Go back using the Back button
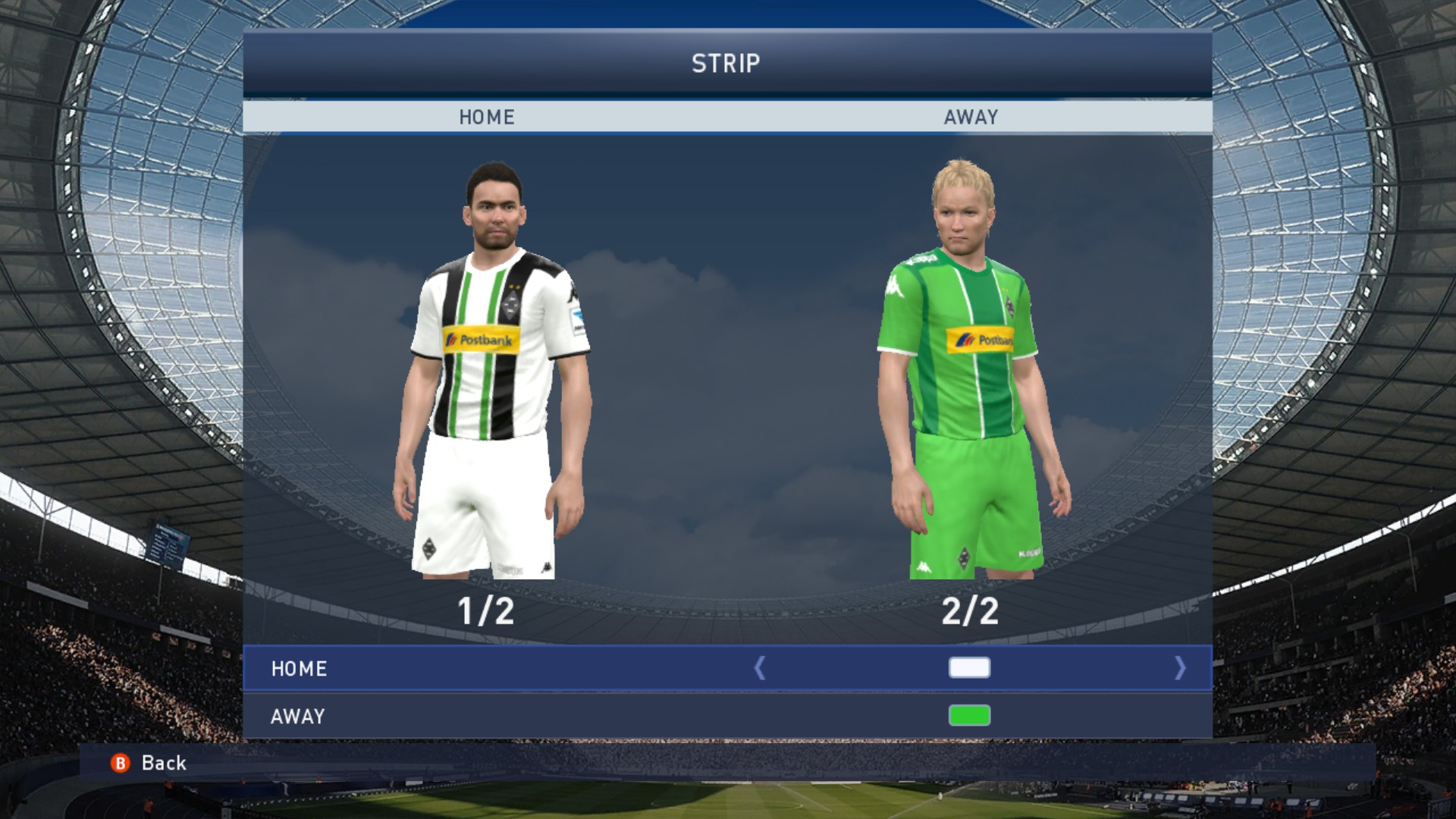1456x819 pixels. pos(150,763)
